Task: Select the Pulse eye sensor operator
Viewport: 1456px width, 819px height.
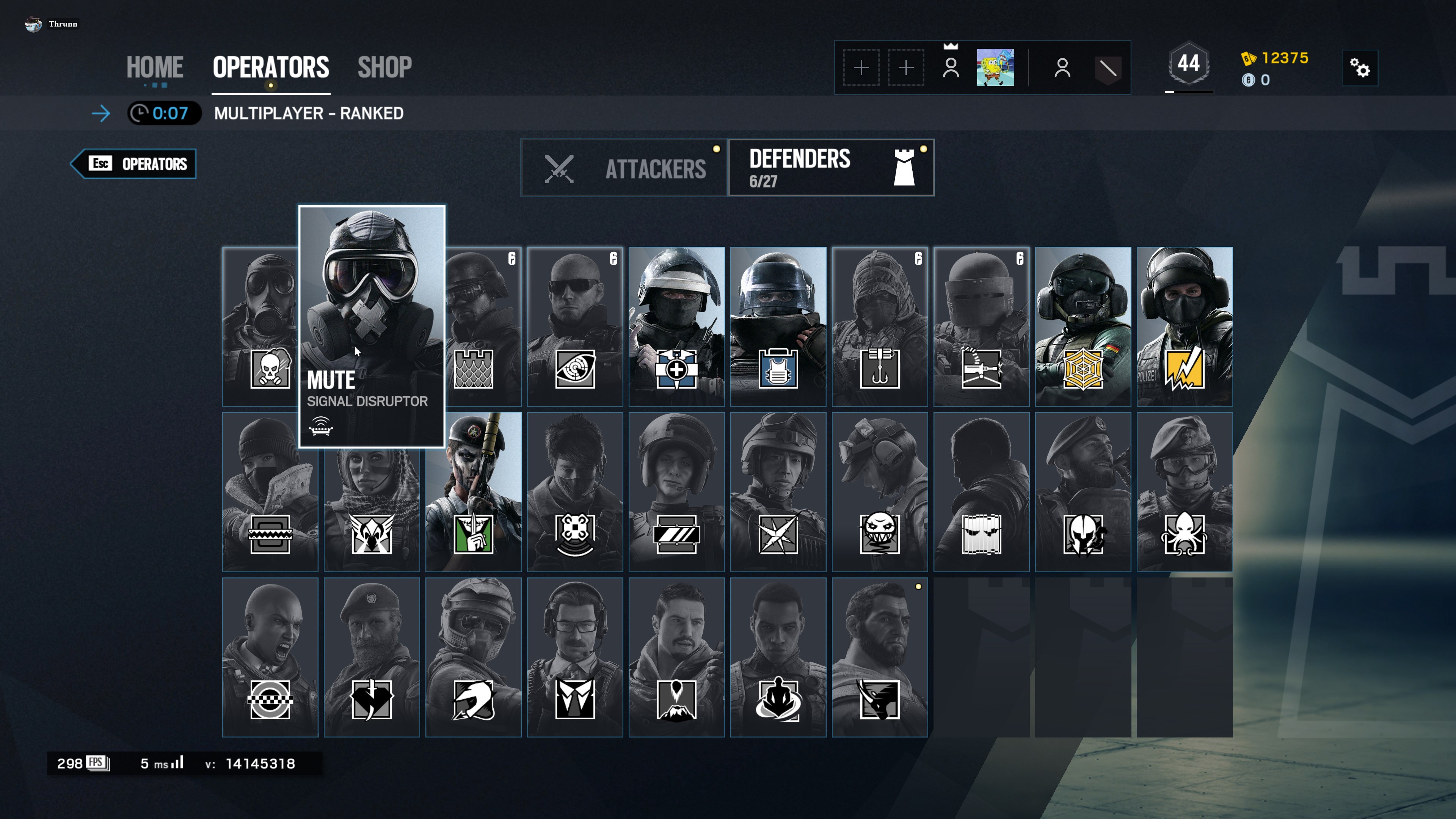Action: point(575,326)
